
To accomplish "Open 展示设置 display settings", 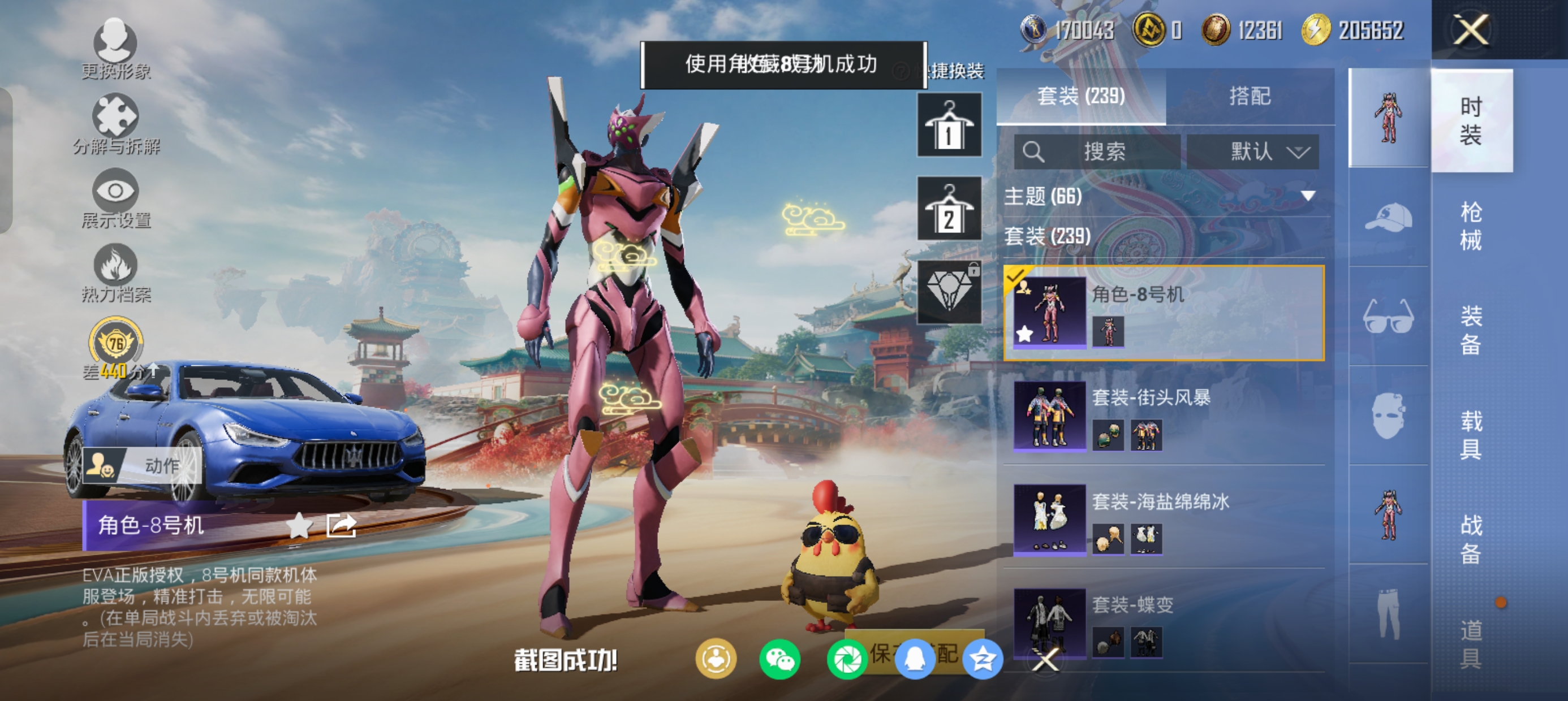I will click(x=115, y=198).
